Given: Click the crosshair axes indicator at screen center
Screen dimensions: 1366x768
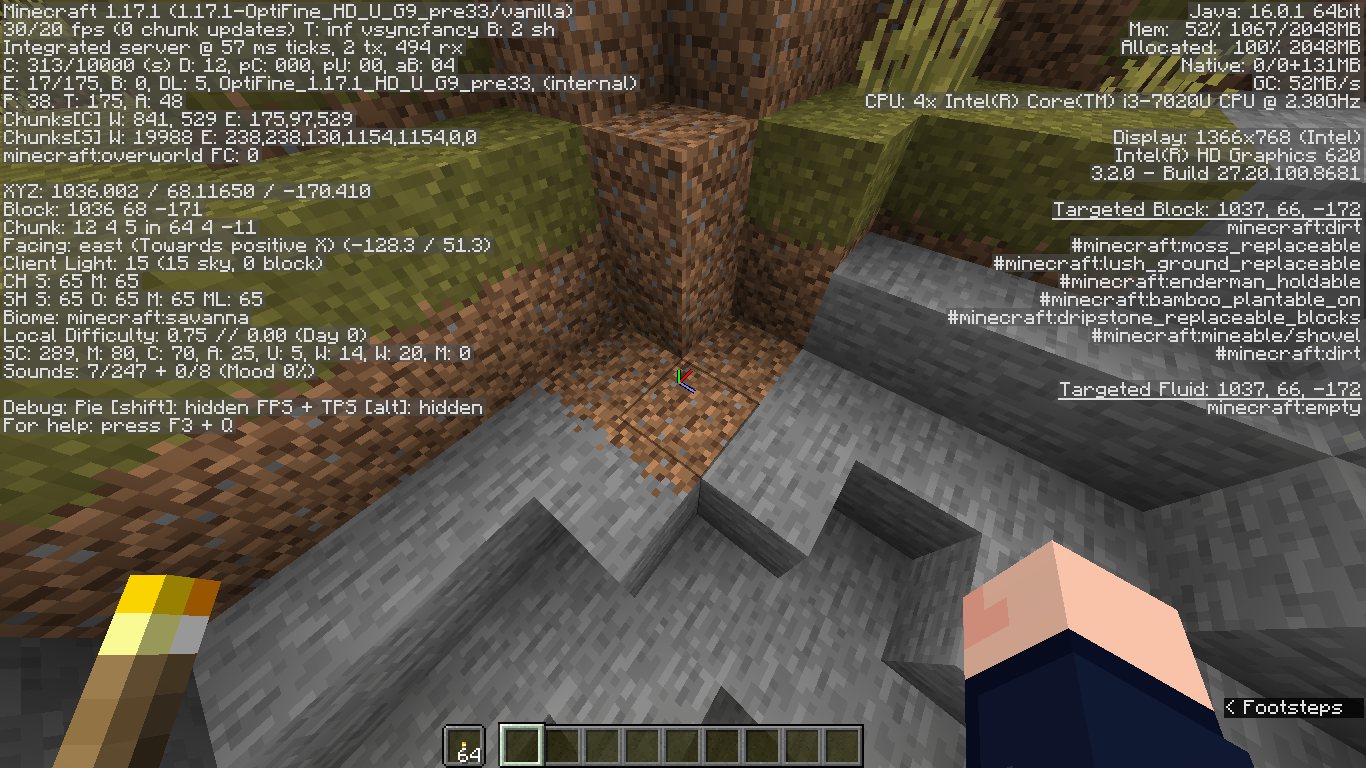Looking at the screenshot, I should (684, 383).
